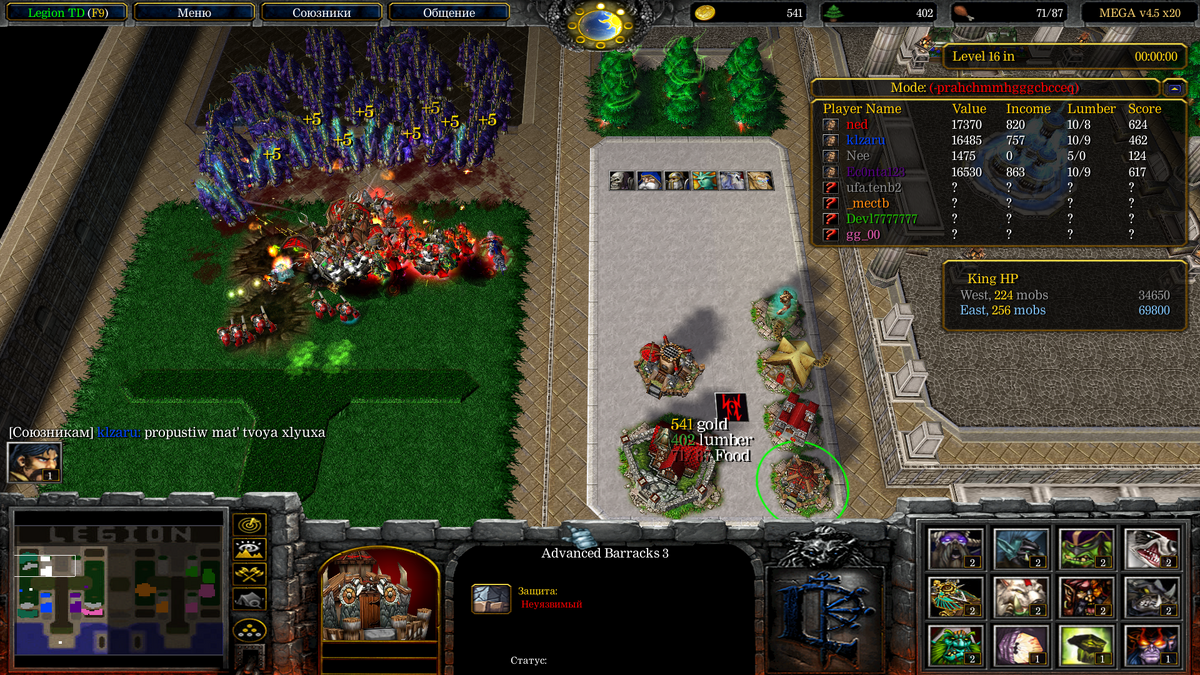Select the snarling white wolf icon
The height and width of the screenshot is (675, 1200).
[1151, 549]
